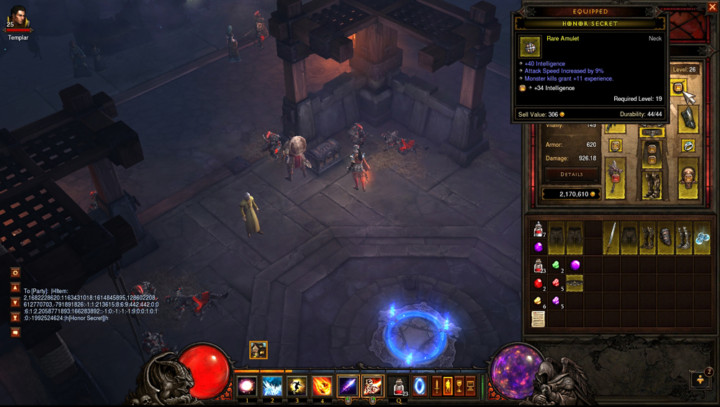Screen dimensions: 720x407
Task: Click the house icon above the health globe
Action: pyautogui.click(x=258, y=349)
